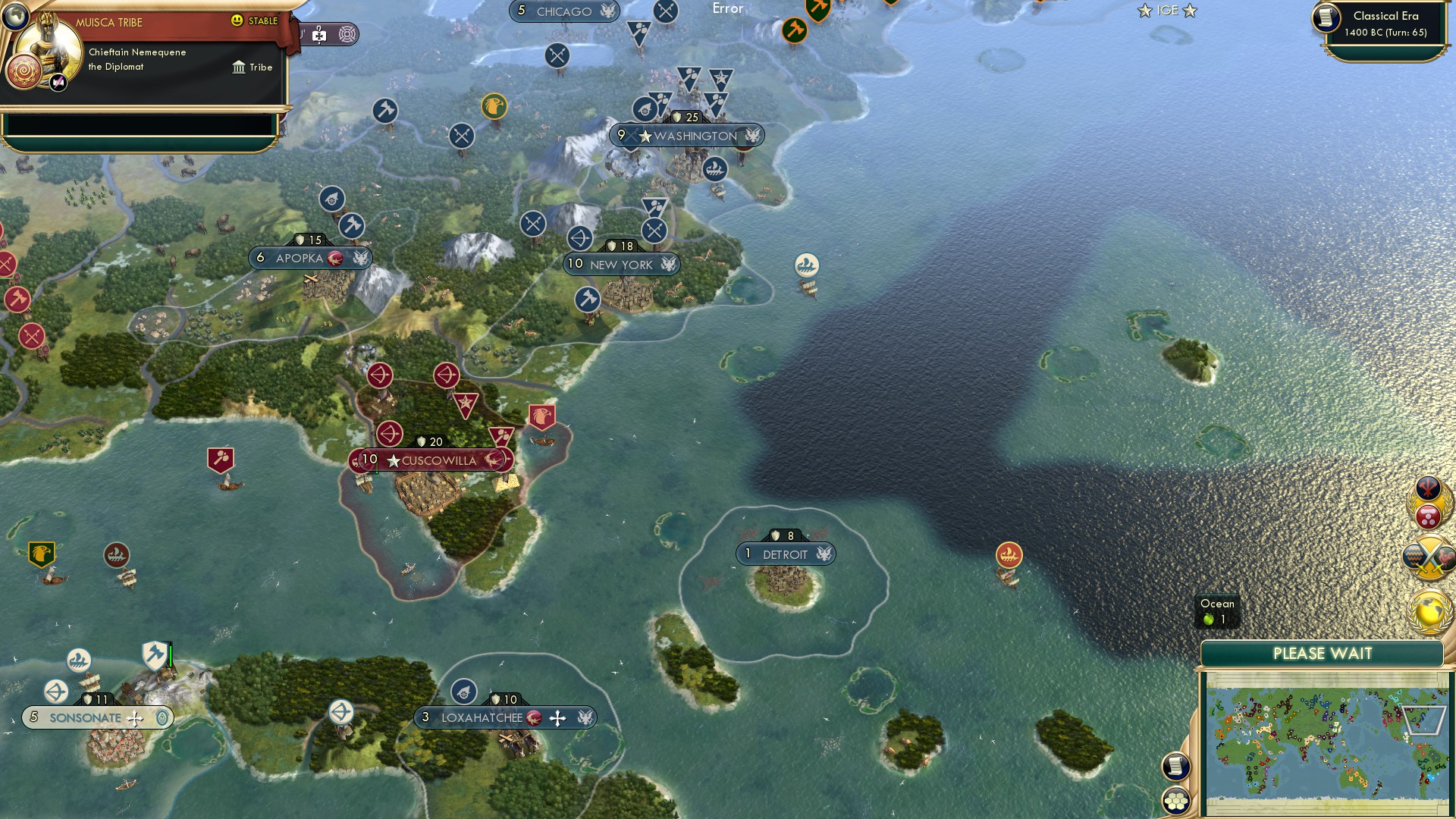Select the Worker hammer unit flag near Apopka
Screen dimensions: 1456x819
351,227
